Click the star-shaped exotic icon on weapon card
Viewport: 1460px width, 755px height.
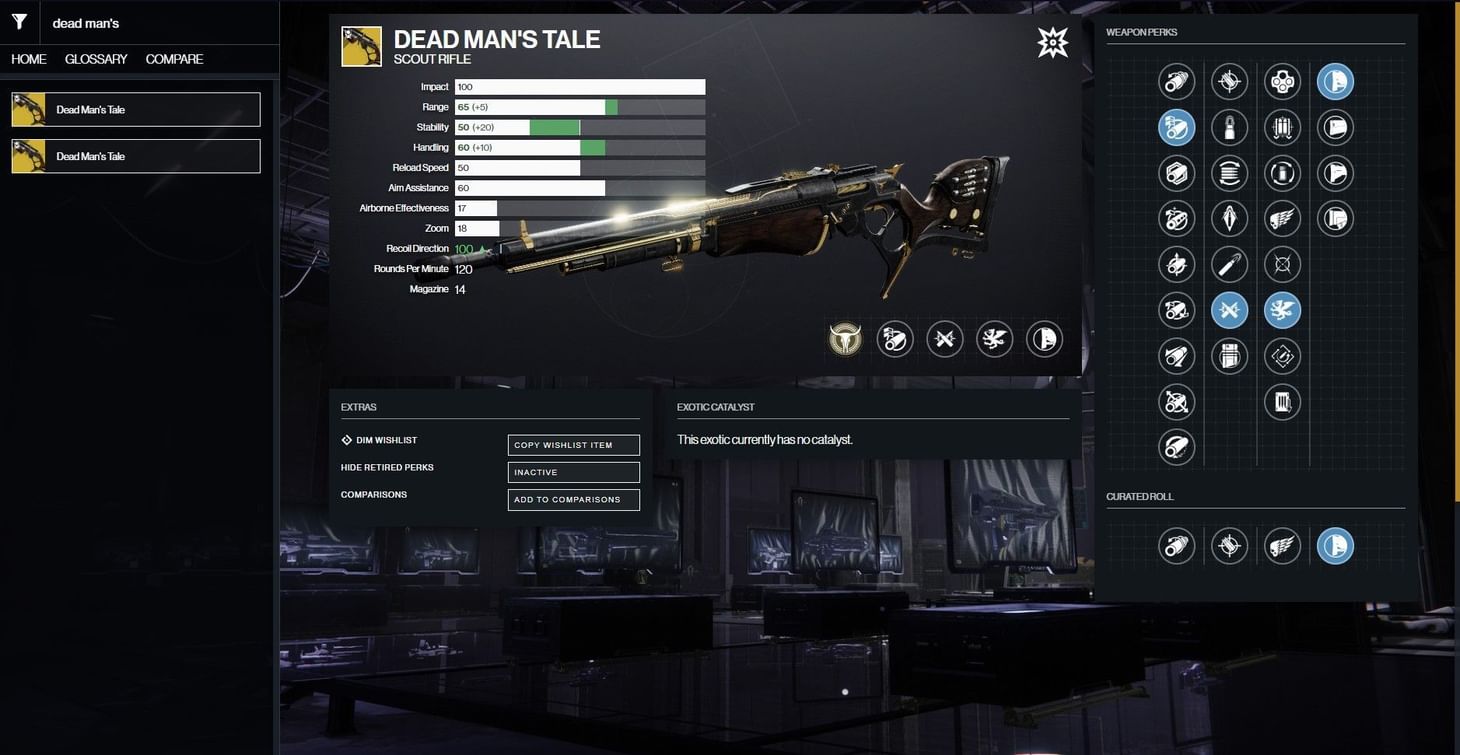1051,42
